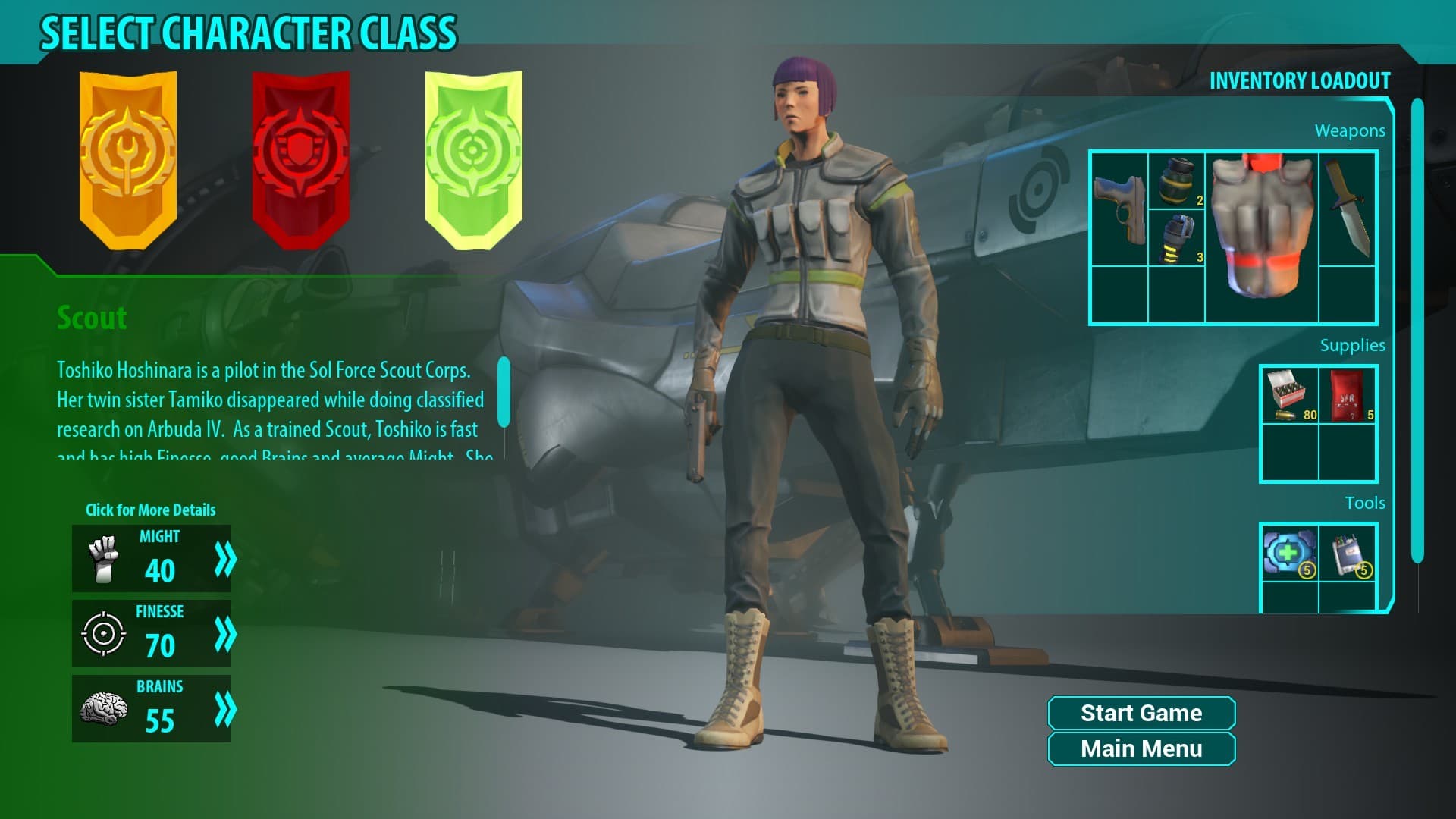This screenshot has width=1456, height=819.
Task: Choose the red shield class banner
Action: 301,159
